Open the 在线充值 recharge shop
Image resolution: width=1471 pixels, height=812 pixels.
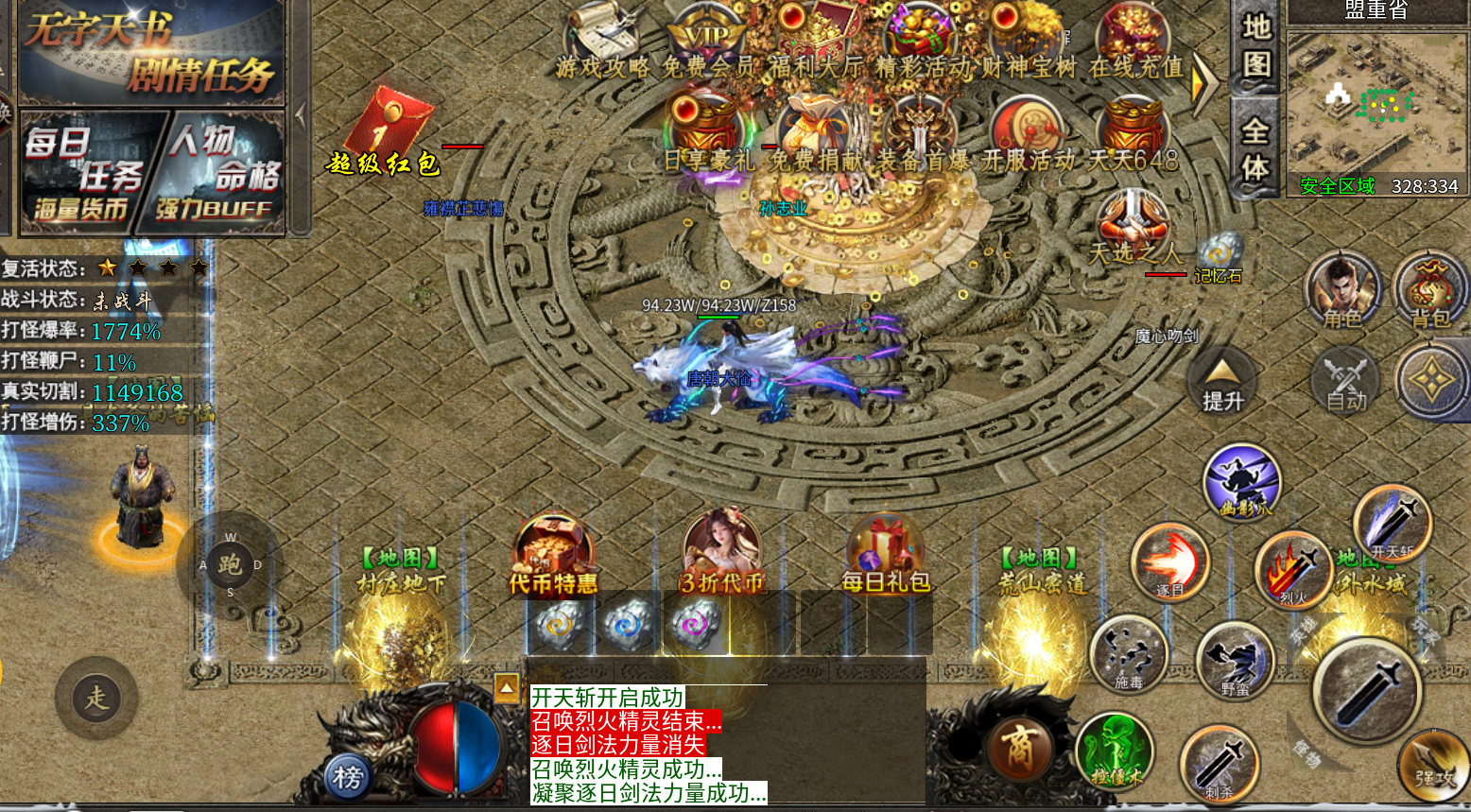click(1135, 43)
